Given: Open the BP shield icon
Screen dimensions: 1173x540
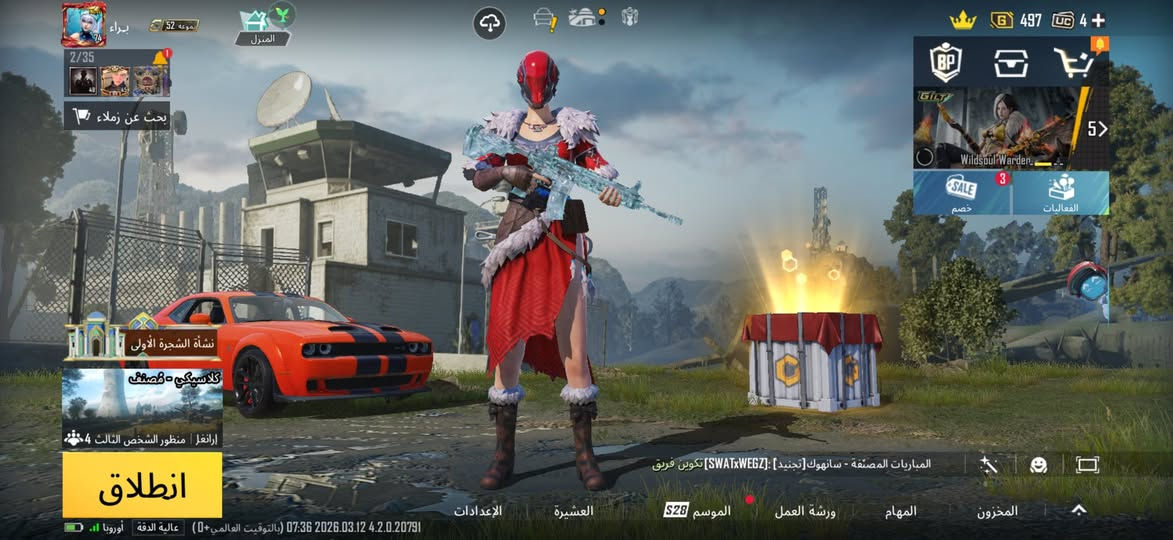Looking at the screenshot, I should point(945,62).
